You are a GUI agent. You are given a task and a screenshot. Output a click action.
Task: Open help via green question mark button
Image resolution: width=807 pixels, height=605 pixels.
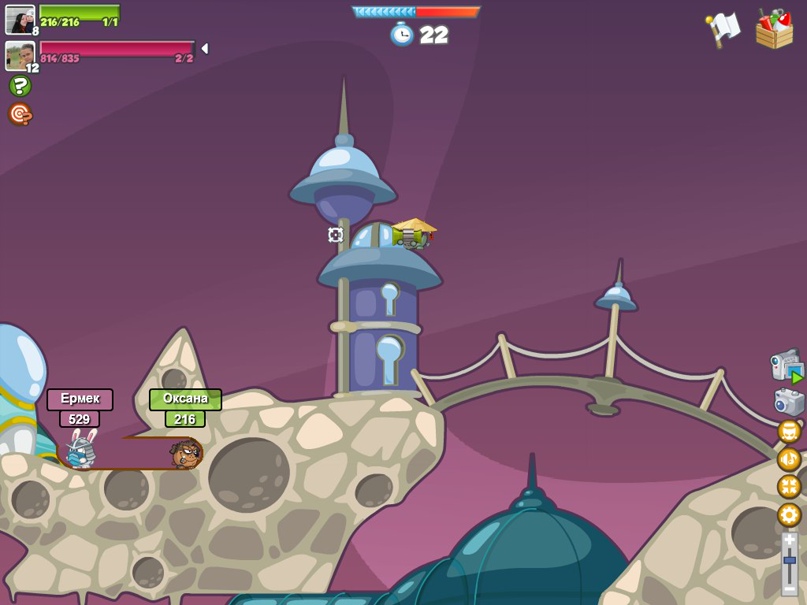click(x=20, y=86)
